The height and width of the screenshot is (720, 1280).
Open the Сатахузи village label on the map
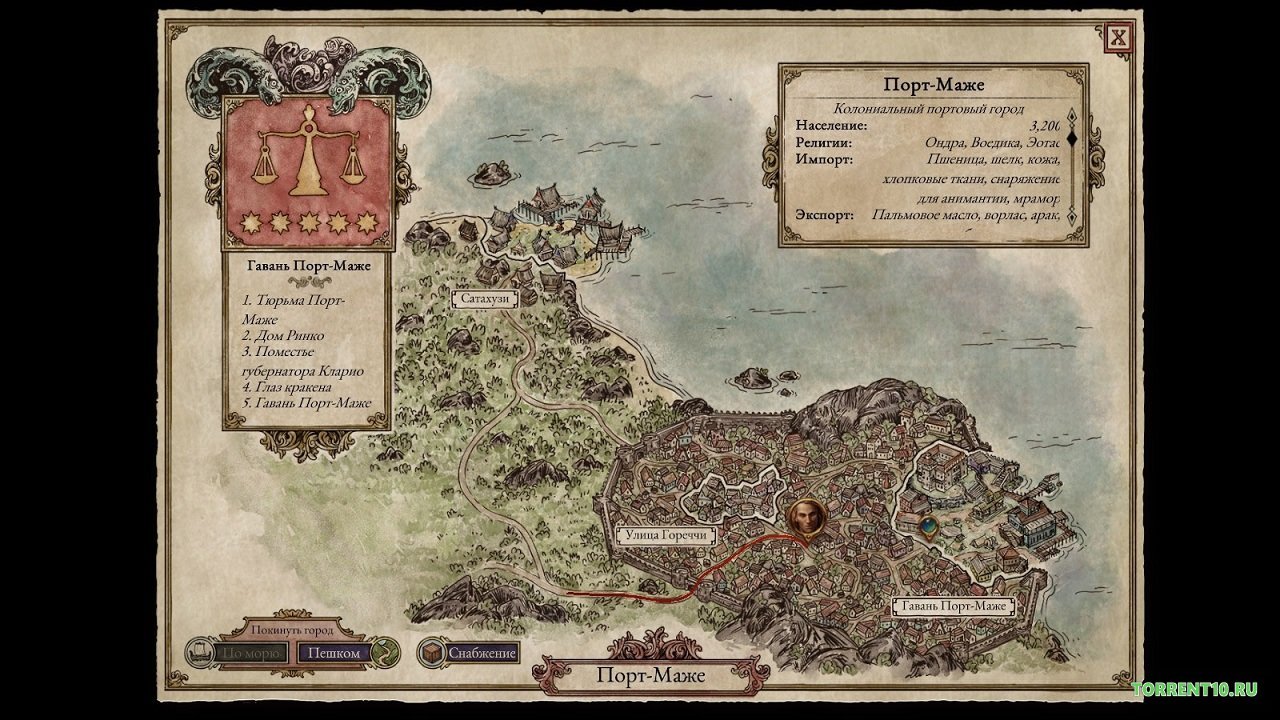pos(486,297)
